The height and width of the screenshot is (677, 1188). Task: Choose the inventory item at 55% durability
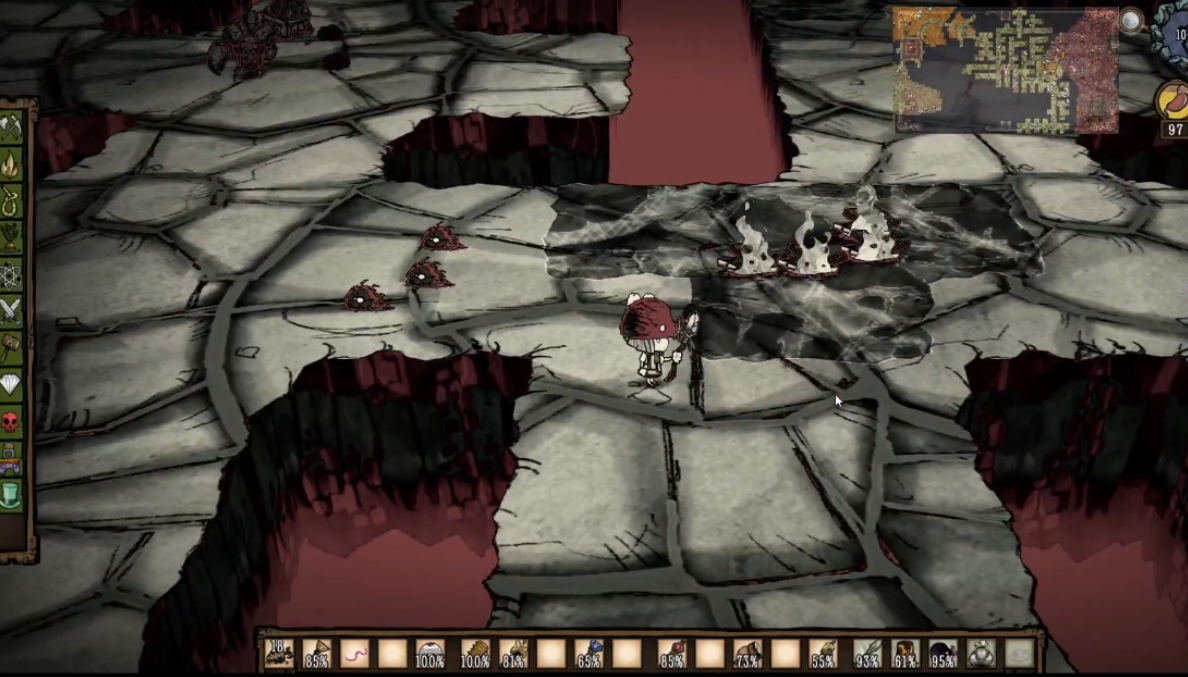(x=823, y=654)
